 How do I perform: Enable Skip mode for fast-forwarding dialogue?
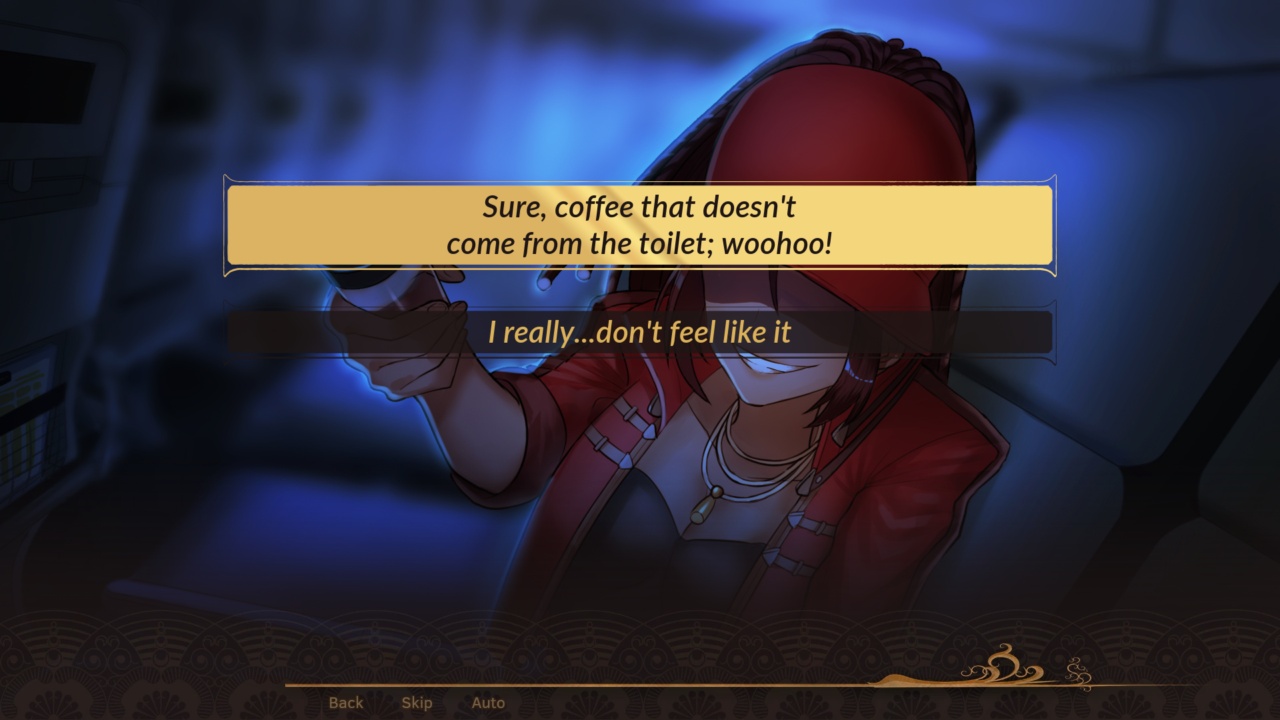coord(416,703)
